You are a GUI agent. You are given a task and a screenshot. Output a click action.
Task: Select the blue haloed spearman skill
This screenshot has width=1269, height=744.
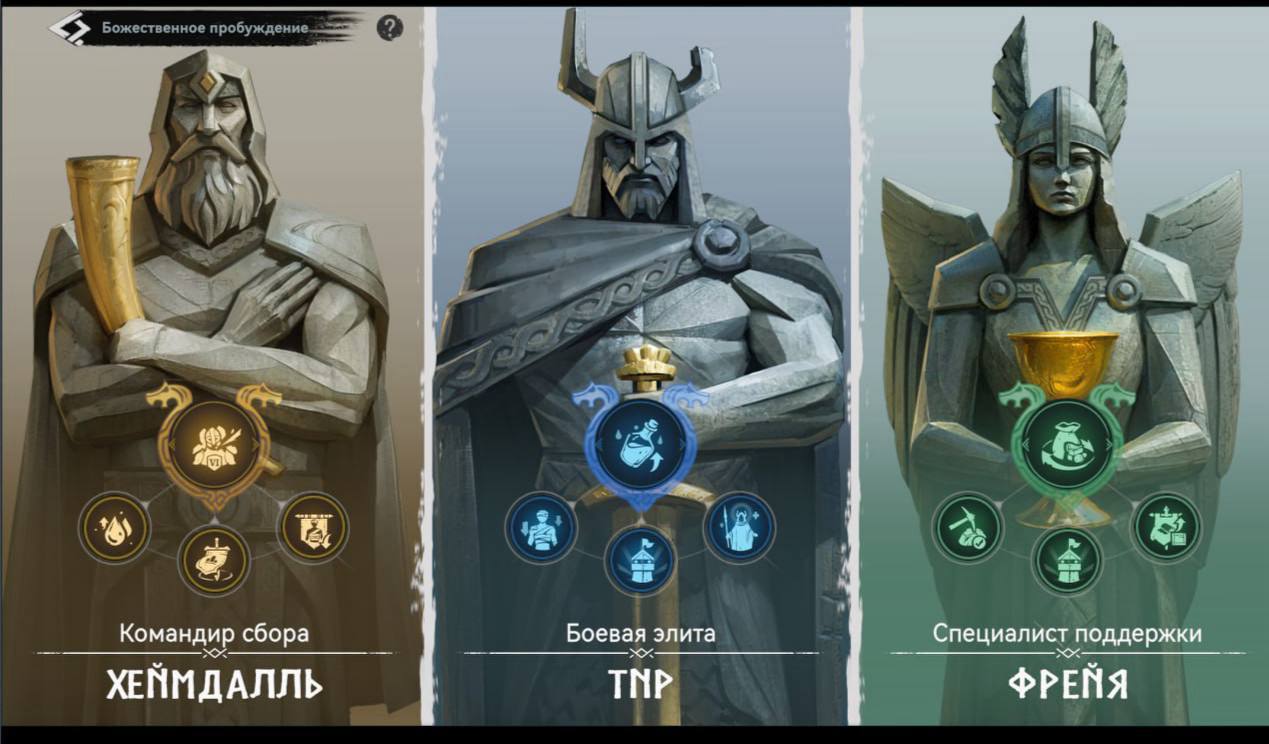[740, 527]
